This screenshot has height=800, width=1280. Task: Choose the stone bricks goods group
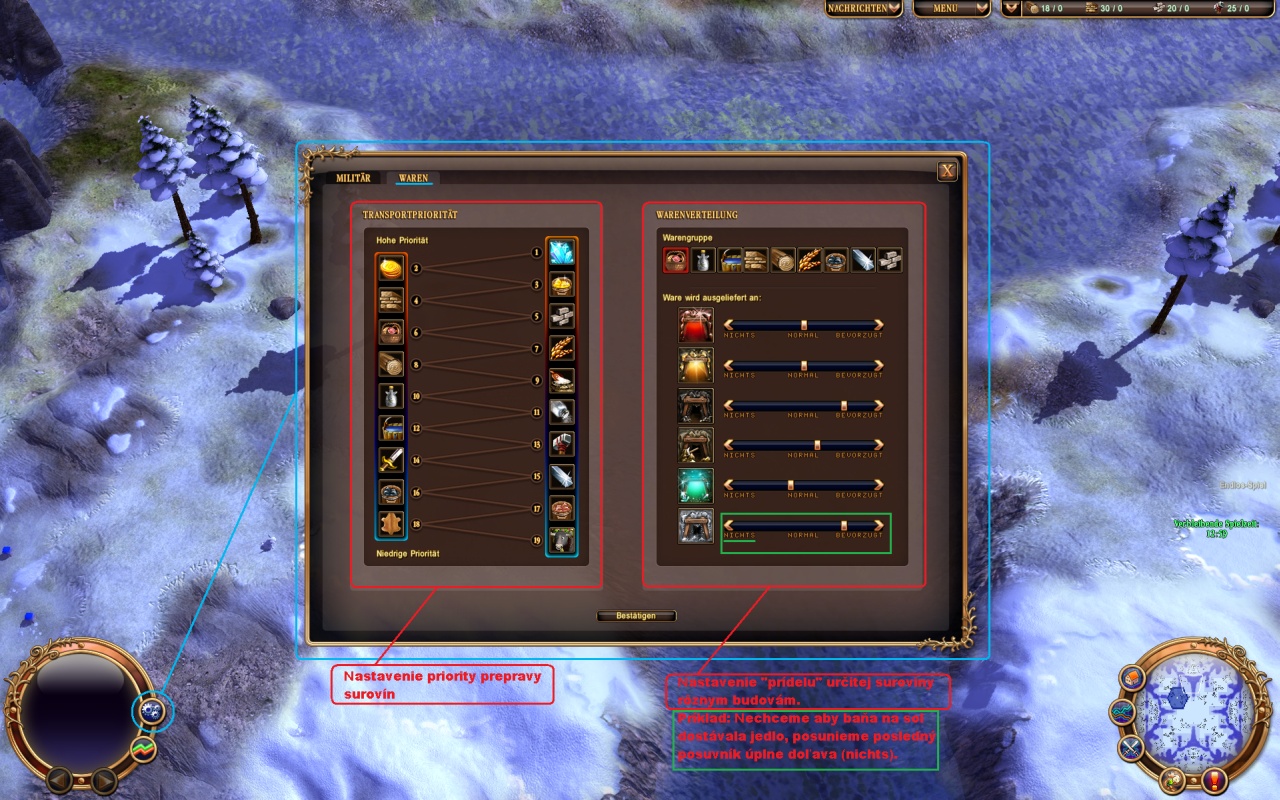click(889, 260)
